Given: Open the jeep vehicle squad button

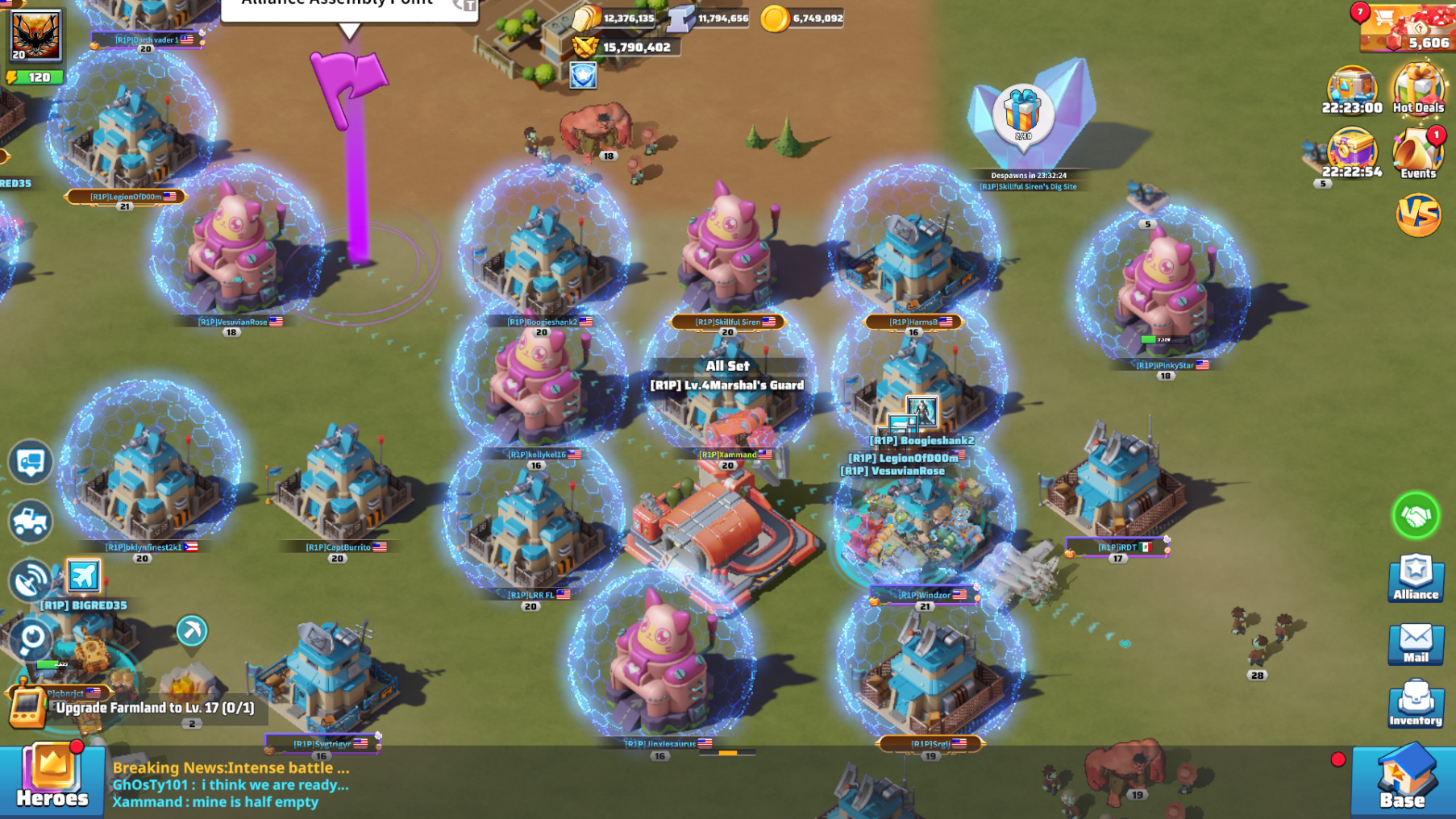Looking at the screenshot, I should [31, 522].
